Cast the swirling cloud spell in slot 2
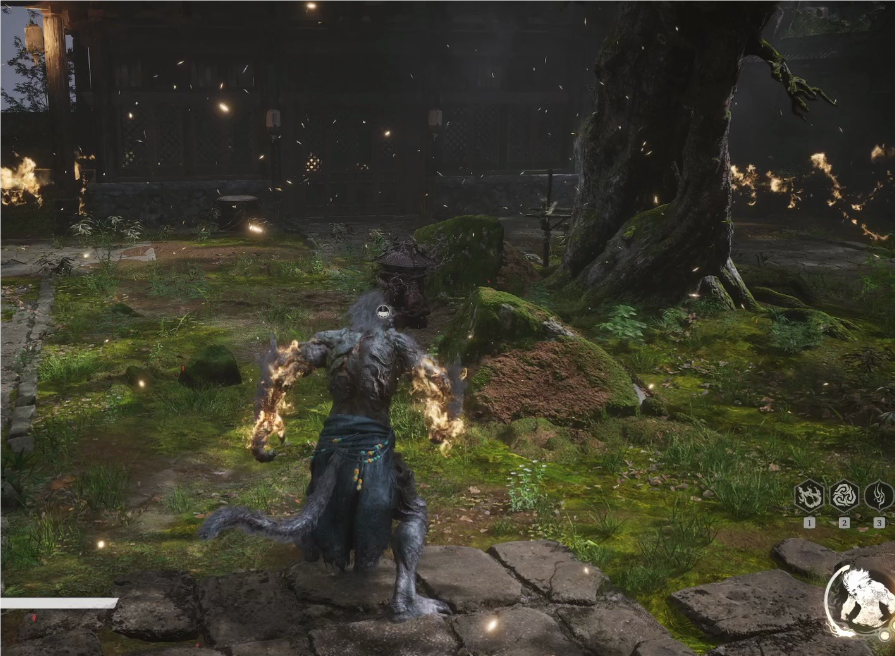 [844, 495]
